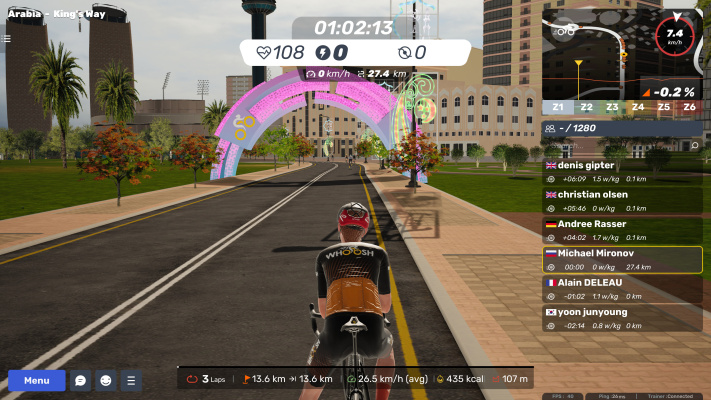Viewport: 711px width, 400px height.
Task: Select the Z6 power zone
Action: [x=690, y=107]
